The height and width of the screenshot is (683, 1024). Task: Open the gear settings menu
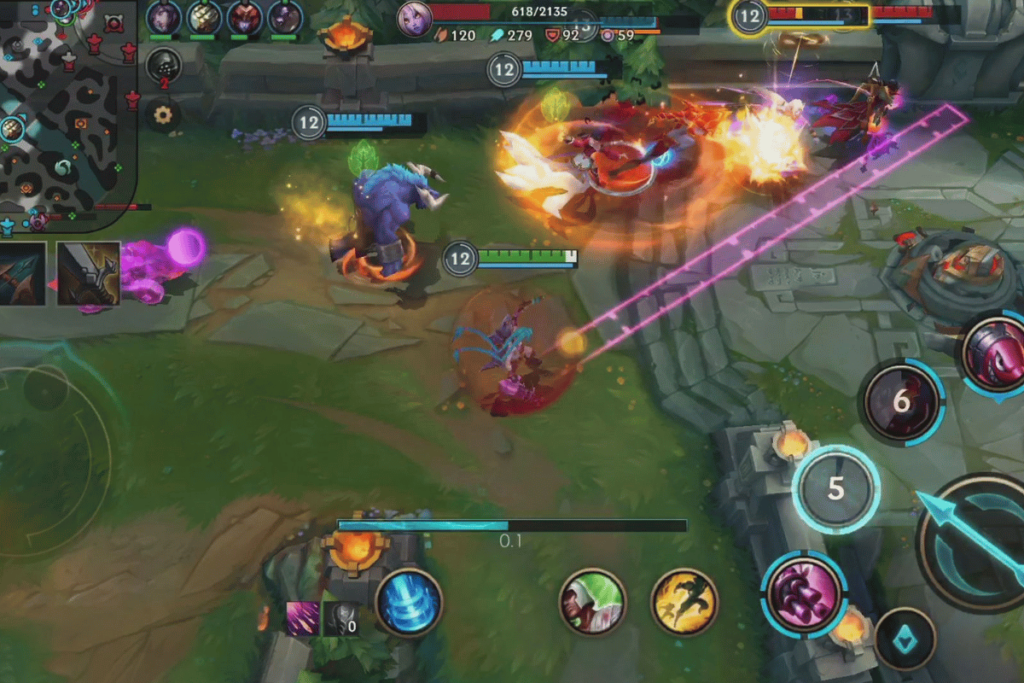[x=163, y=115]
